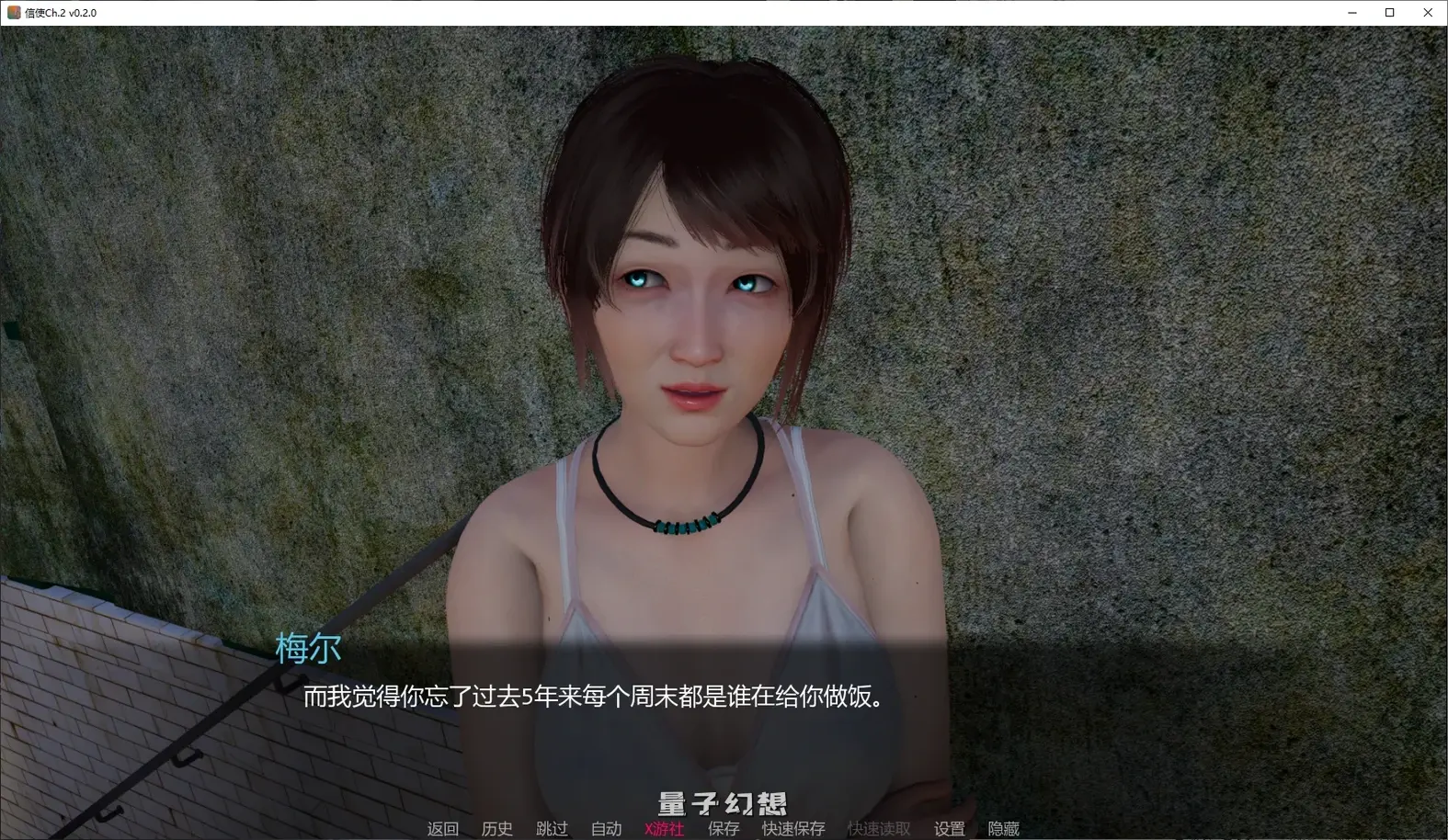
Task: Maximize the game window
Action: (1389, 12)
